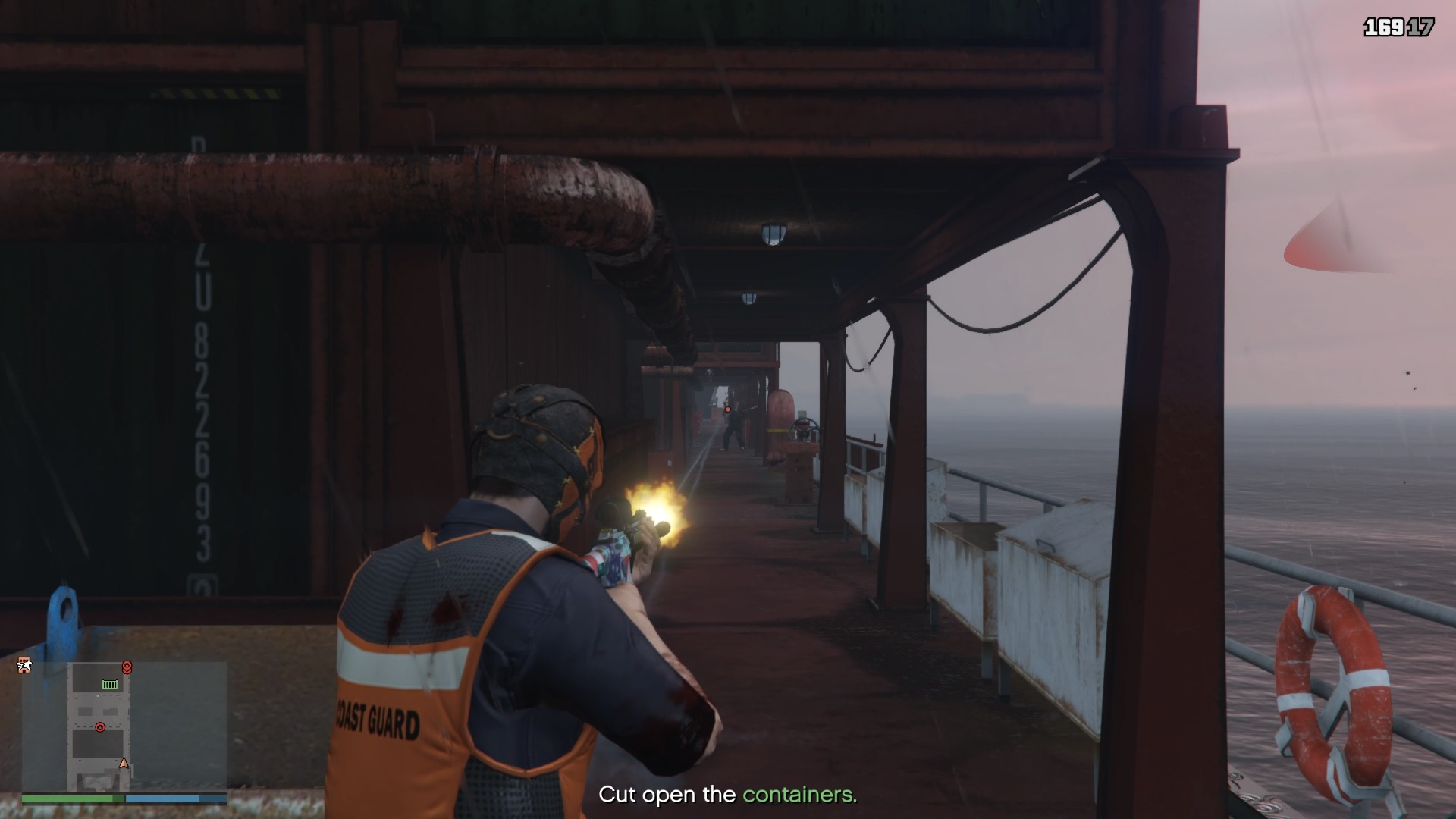Select the parachute icon above the minimap
Screen dimensions: 1456x819
click(x=24, y=665)
